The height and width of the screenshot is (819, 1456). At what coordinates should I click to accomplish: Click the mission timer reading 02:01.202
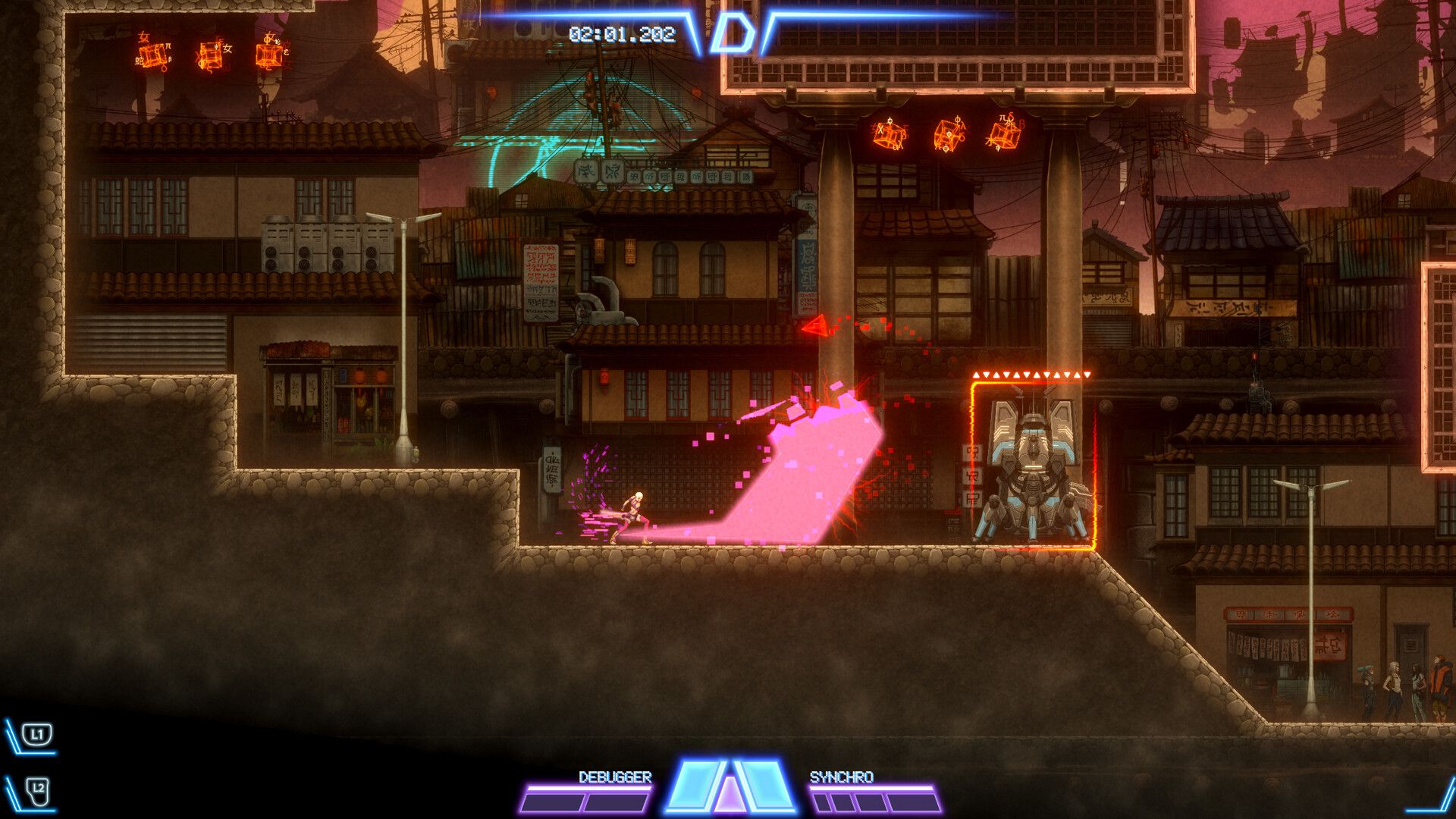pos(622,32)
